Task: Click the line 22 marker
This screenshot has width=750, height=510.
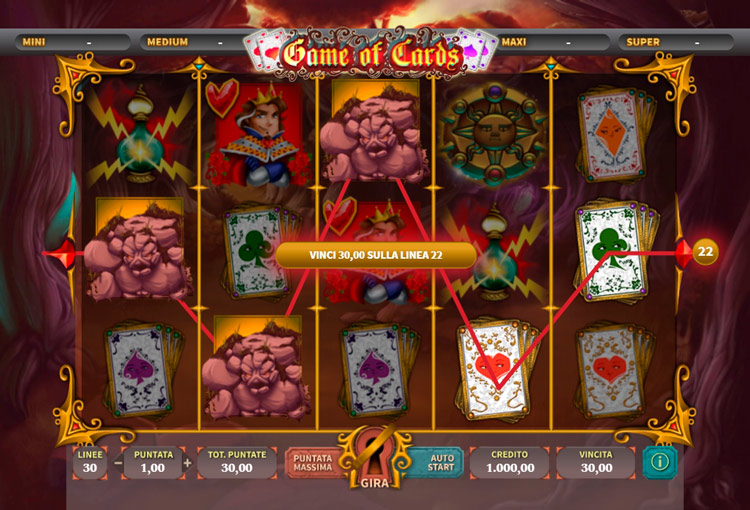Action: (704, 252)
